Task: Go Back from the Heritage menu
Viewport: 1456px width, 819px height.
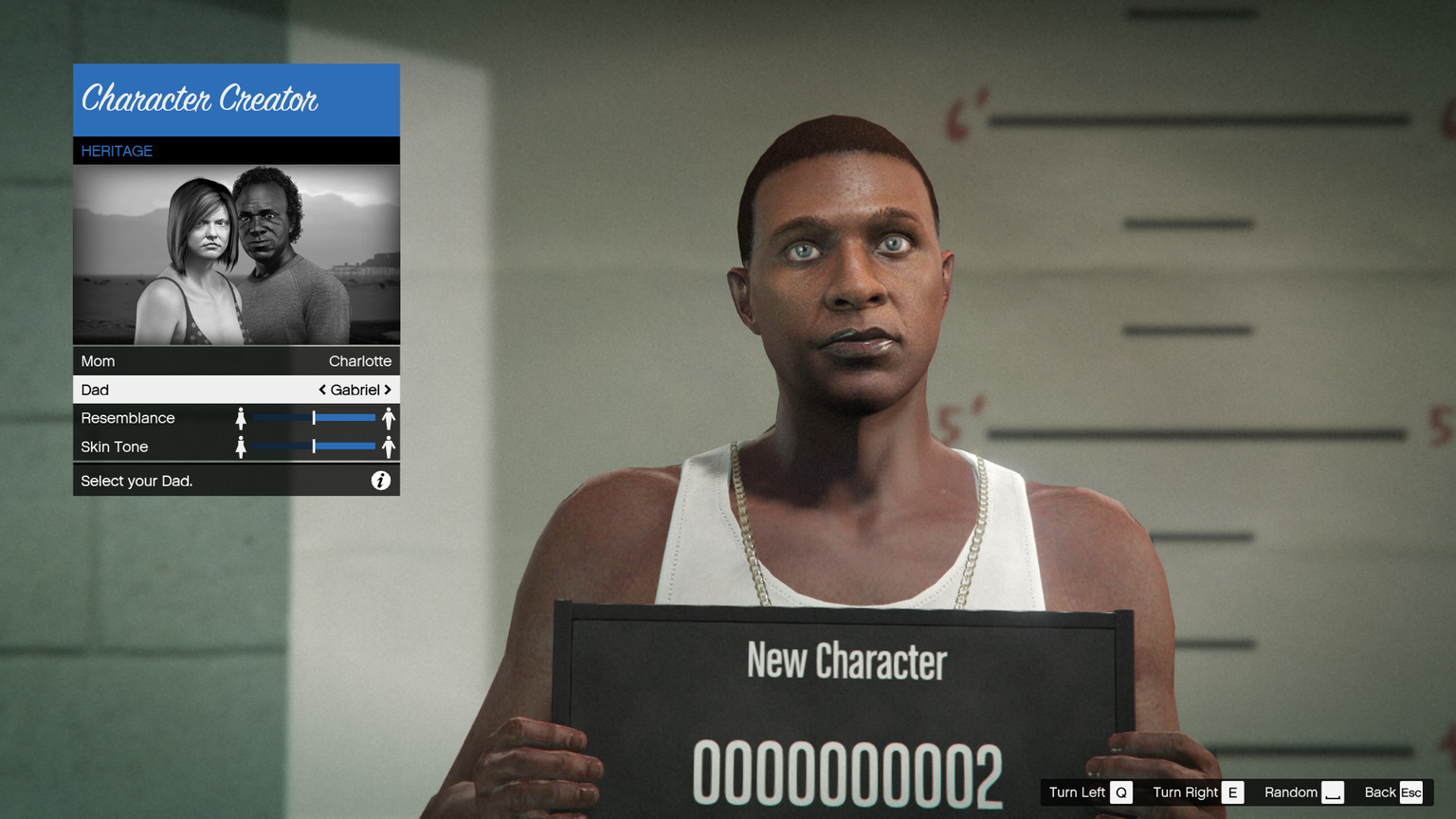Action: 1392,792
